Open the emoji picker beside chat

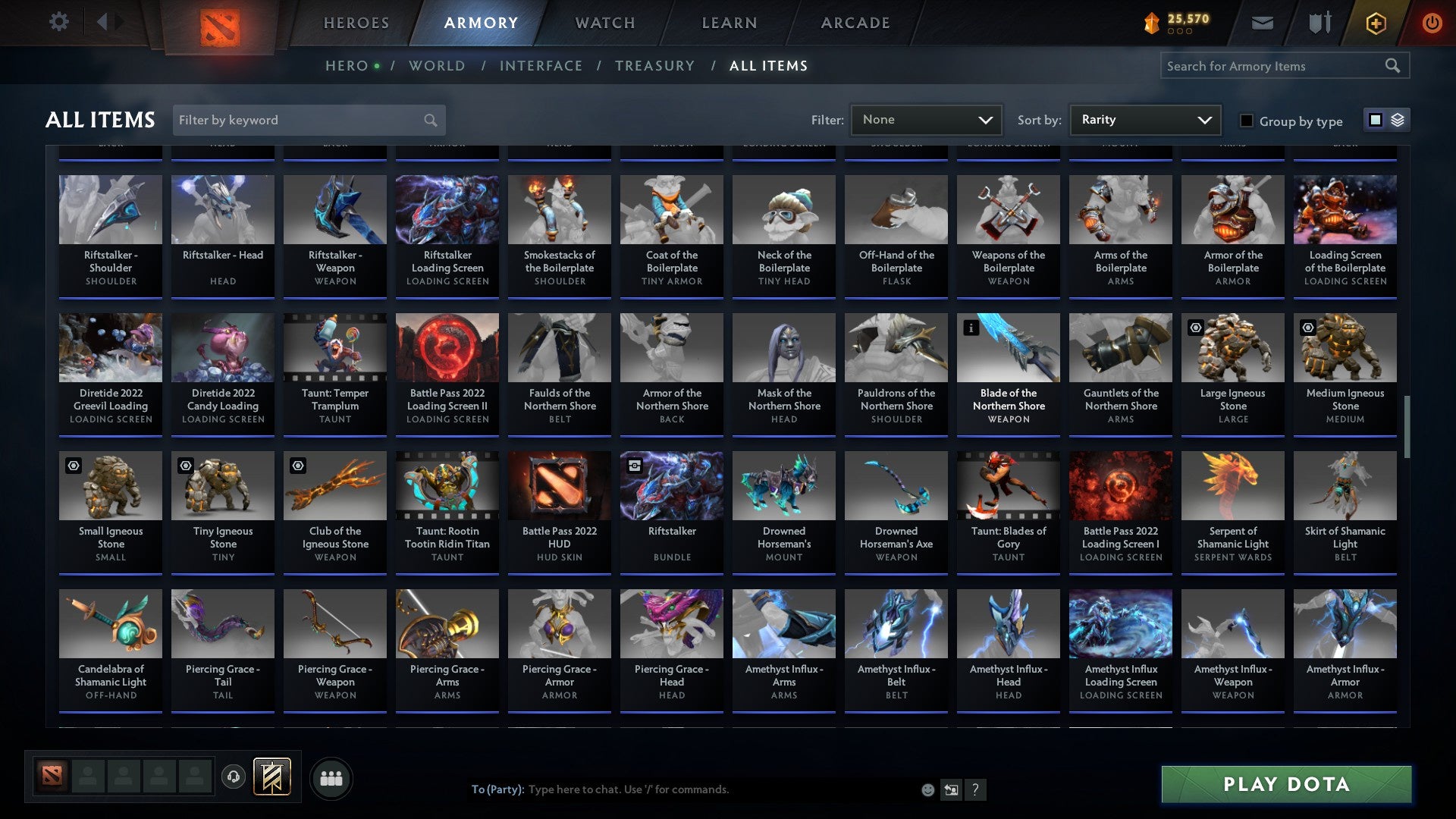[x=927, y=789]
